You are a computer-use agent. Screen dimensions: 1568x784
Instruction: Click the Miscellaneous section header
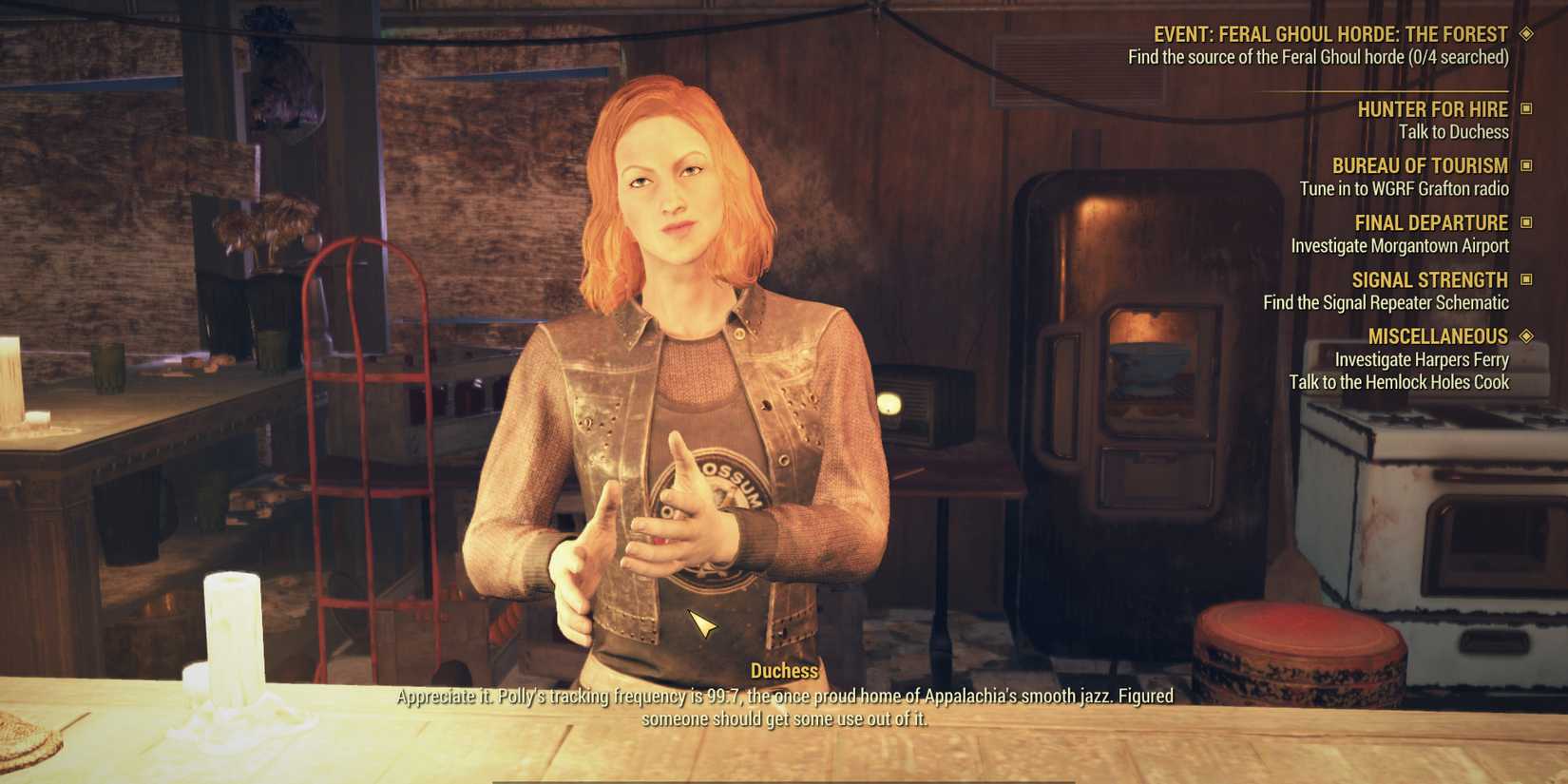(1438, 335)
